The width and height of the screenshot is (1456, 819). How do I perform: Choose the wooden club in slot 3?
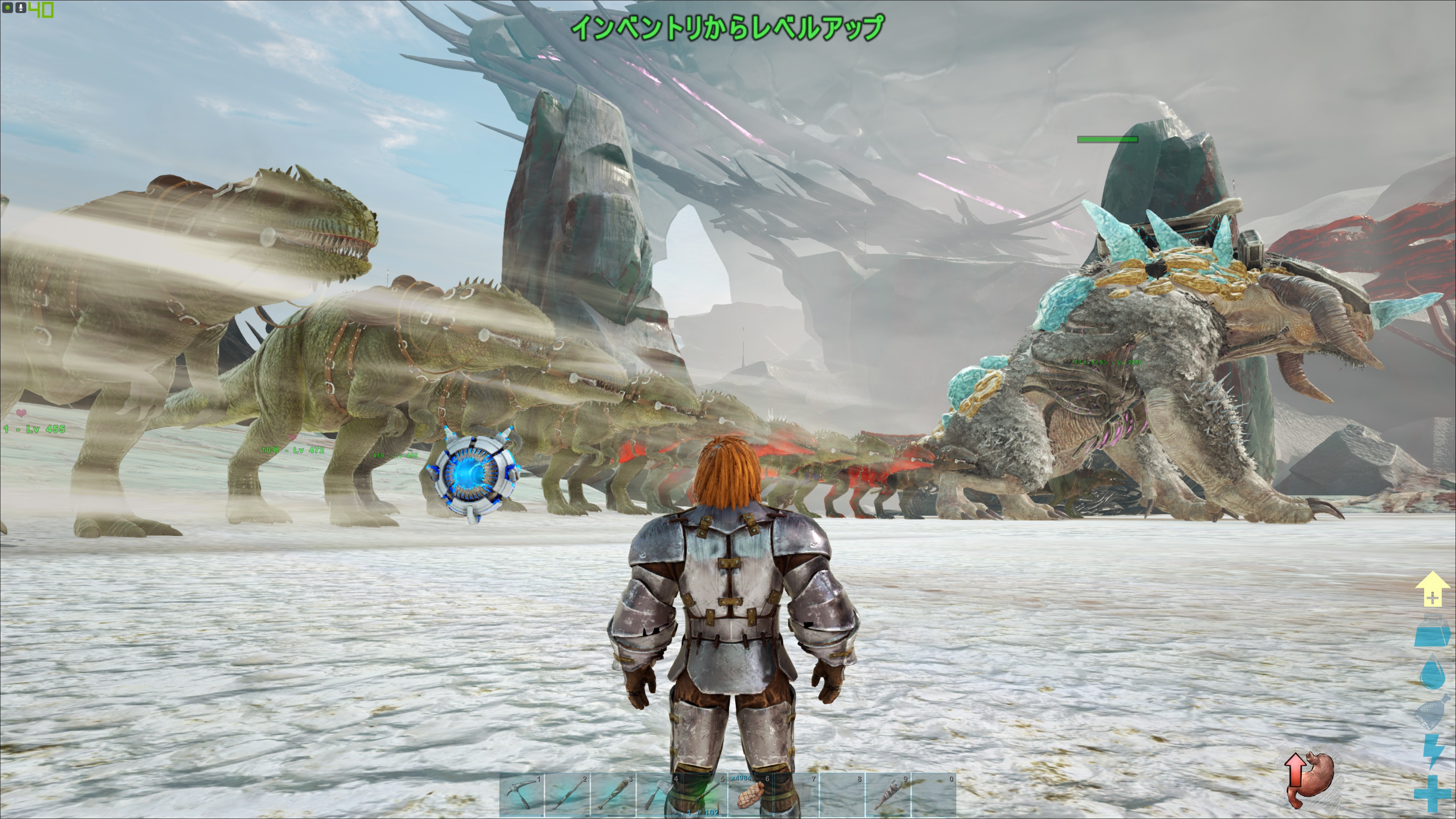pyautogui.click(x=613, y=795)
